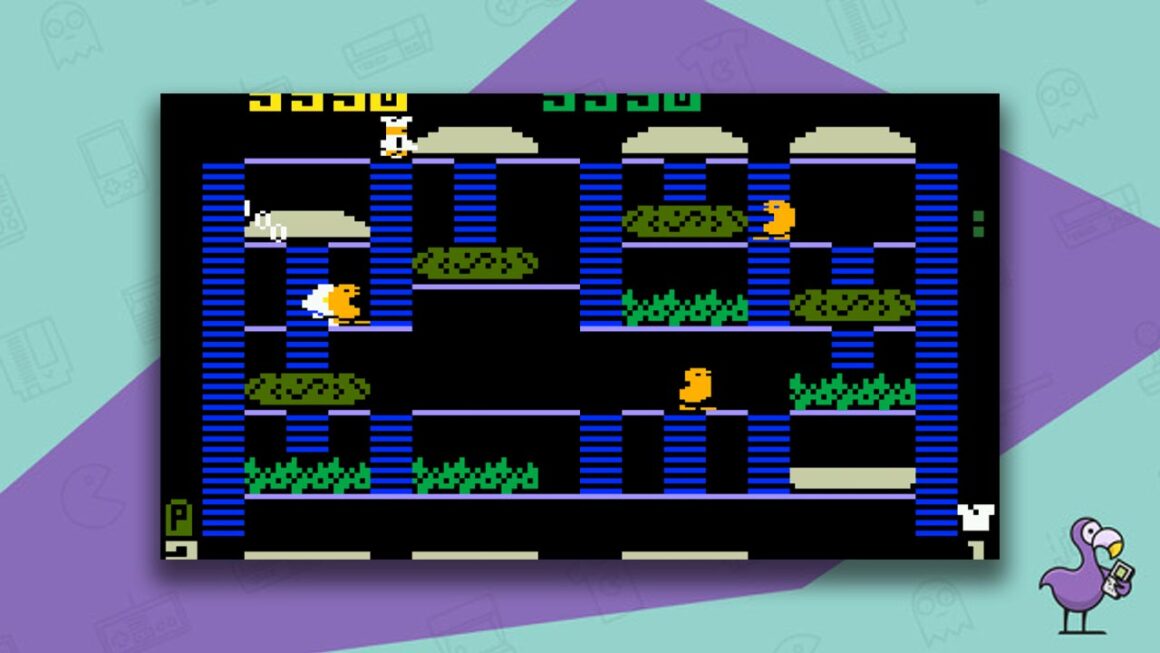Click the pepper shaker P icon
The image size is (1160, 653).
click(177, 518)
